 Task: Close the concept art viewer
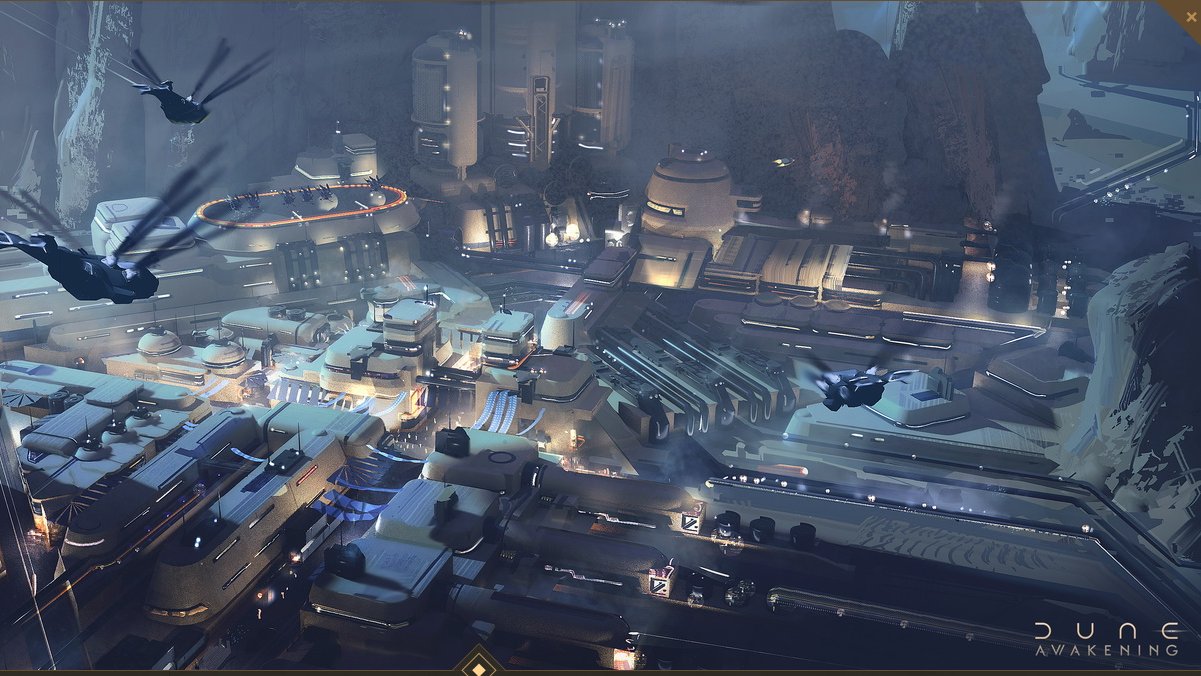click(1190, 11)
